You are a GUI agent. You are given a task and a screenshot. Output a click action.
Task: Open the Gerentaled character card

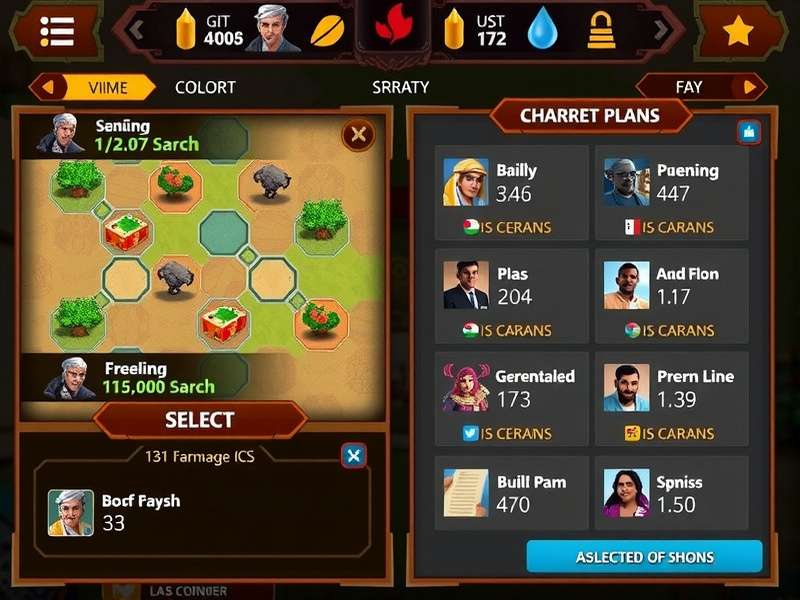[512, 398]
